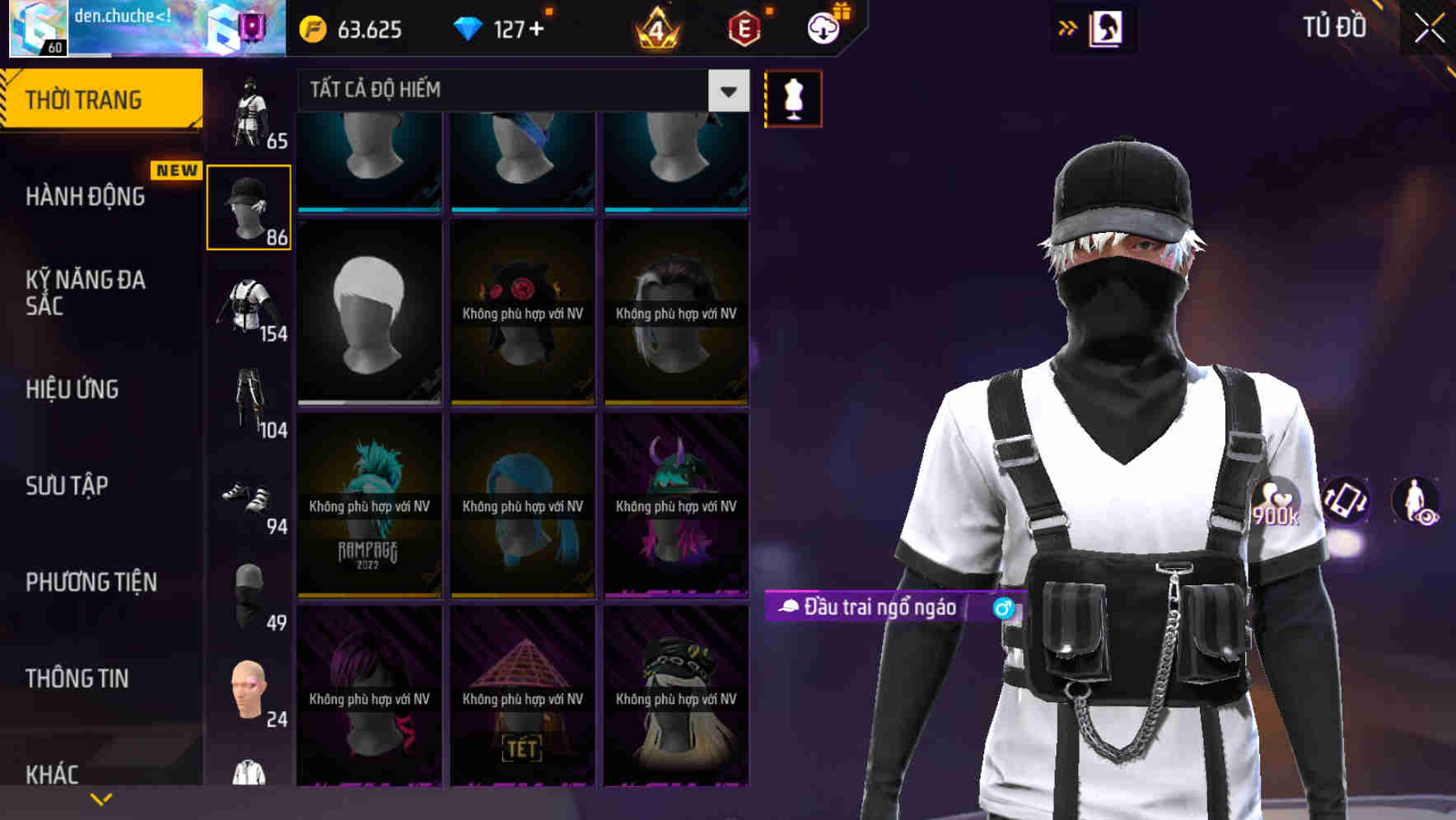The height and width of the screenshot is (820, 1456).
Task: Select the face item category showing 24 items
Action: [249, 692]
